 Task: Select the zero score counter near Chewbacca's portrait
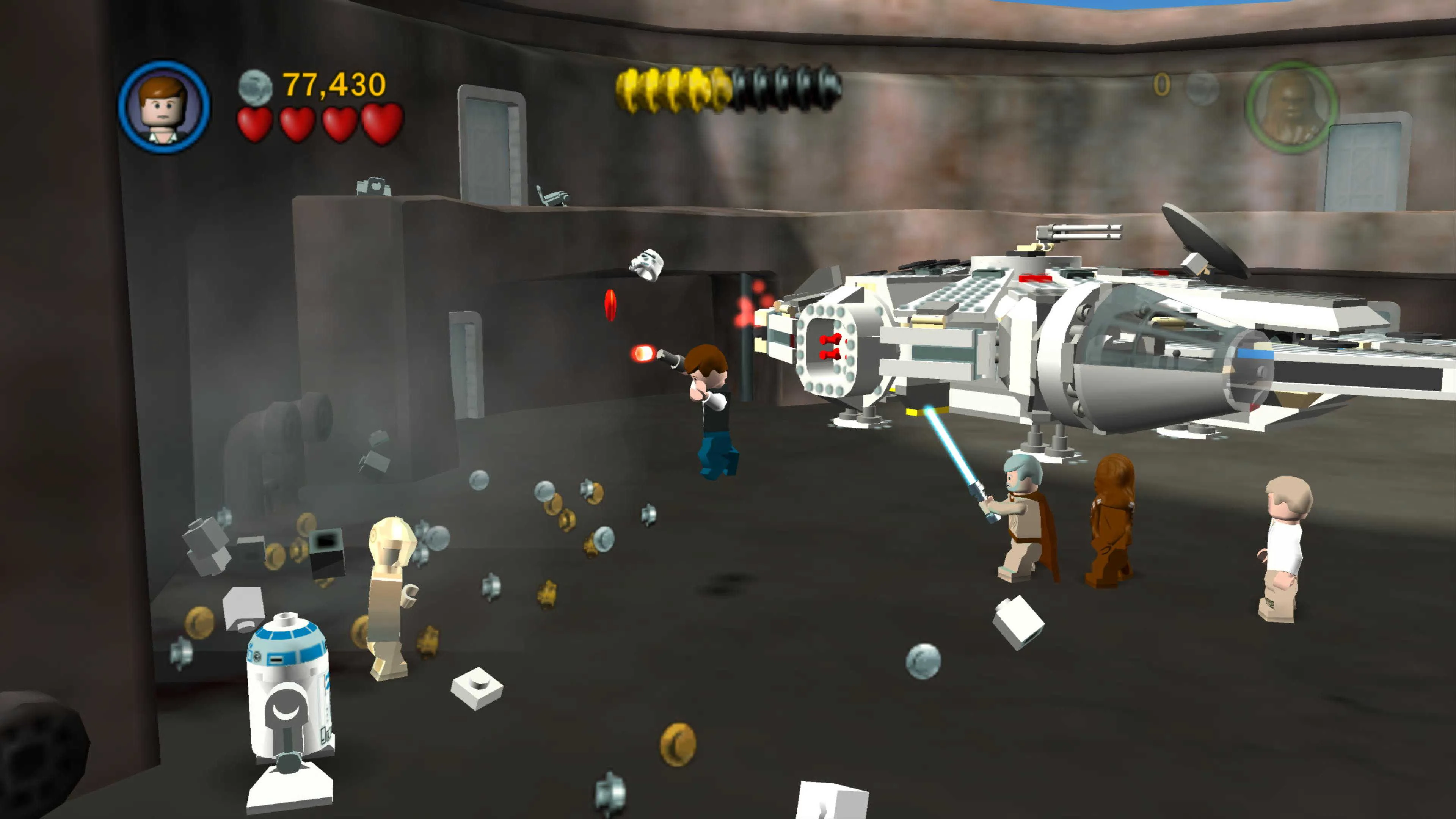coord(1163,83)
